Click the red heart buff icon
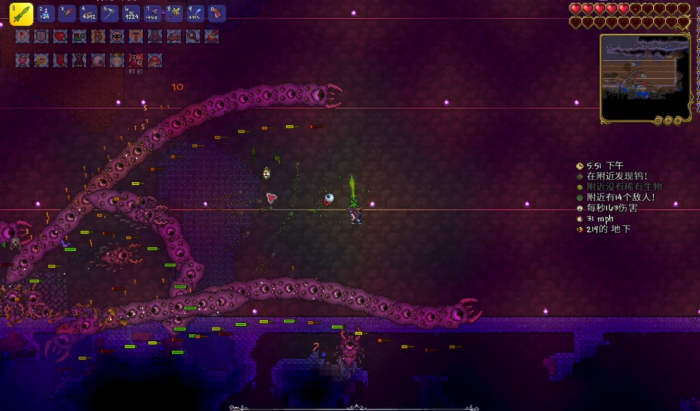This screenshot has width=700, height=411. [60, 36]
